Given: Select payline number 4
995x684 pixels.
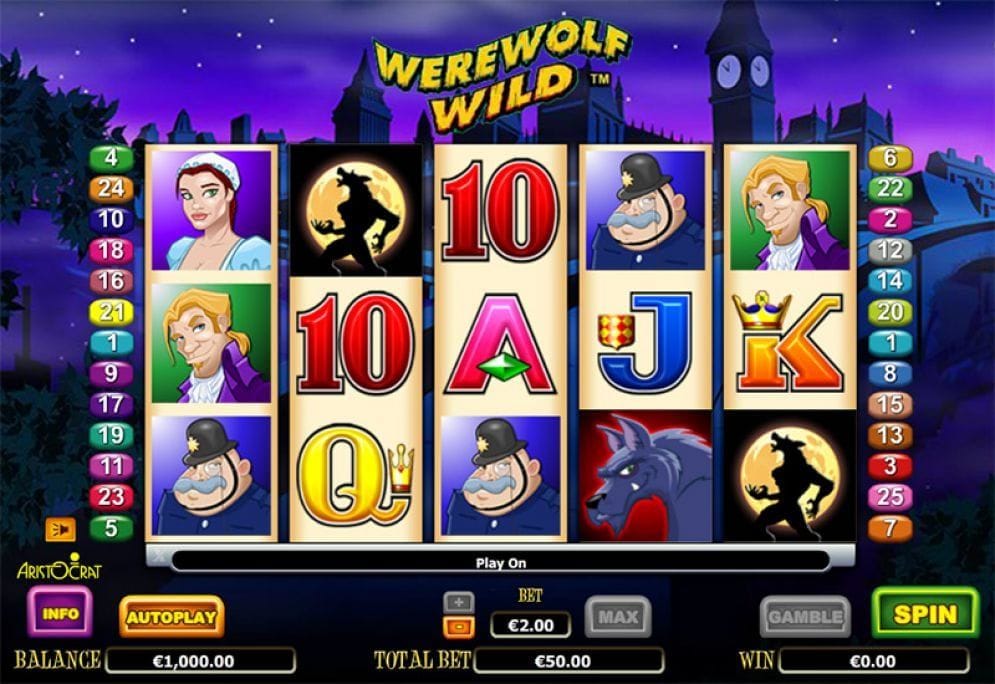Looking at the screenshot, I should [112, 158].
